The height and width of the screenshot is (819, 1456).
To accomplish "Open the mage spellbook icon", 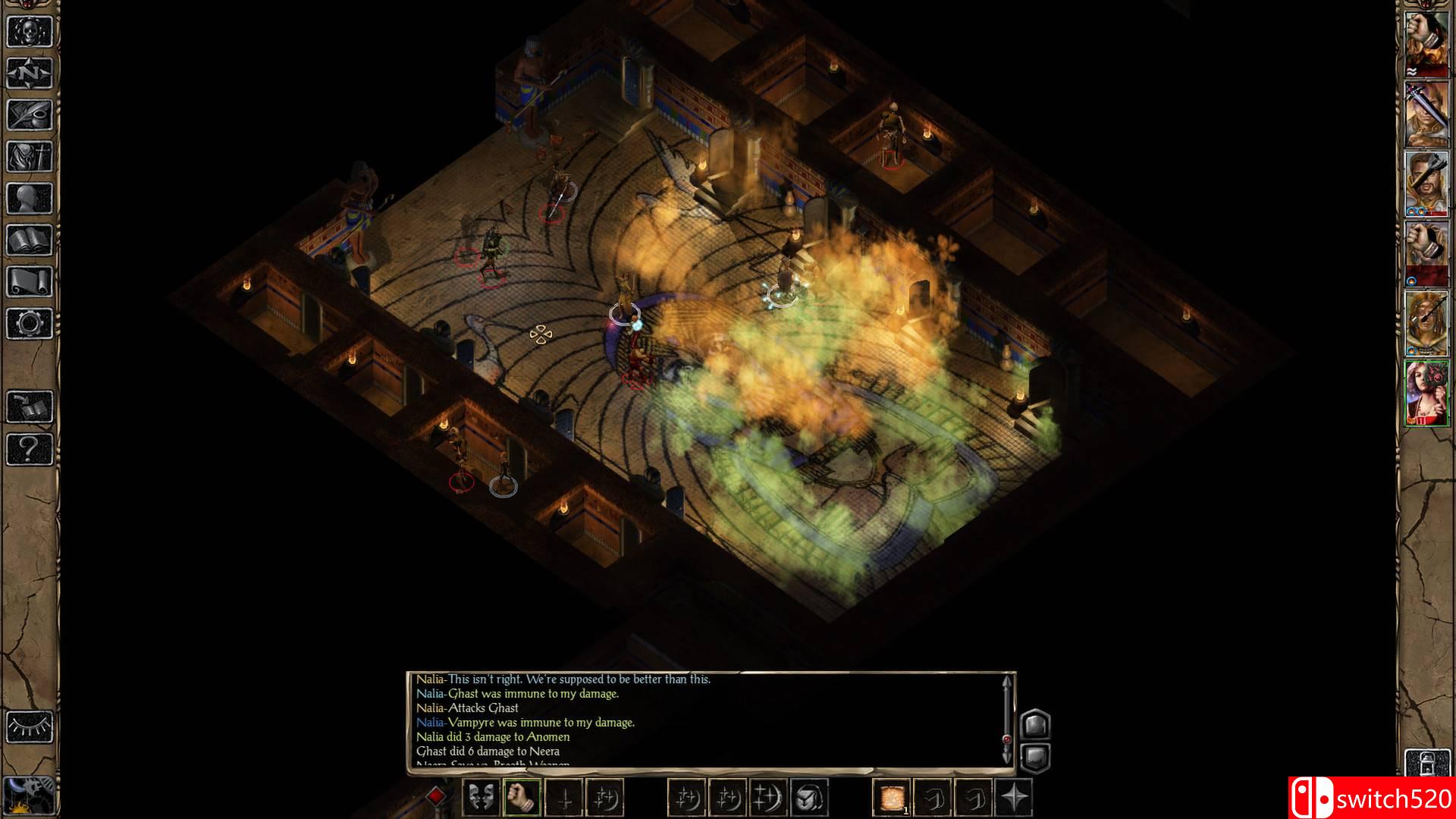I will pyautogui.click(x=30, y=240).
